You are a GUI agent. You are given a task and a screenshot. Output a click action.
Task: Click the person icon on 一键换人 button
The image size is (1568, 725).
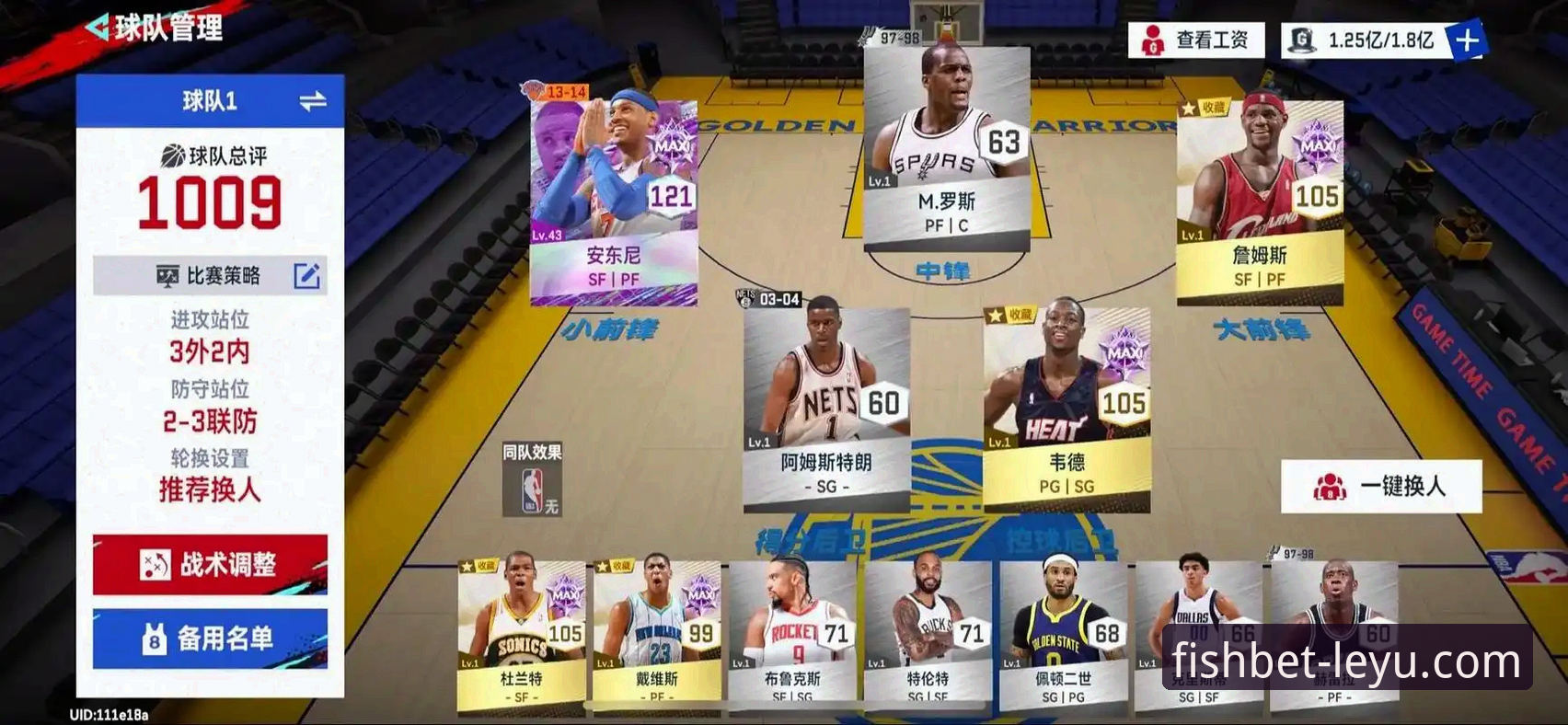1329,485
